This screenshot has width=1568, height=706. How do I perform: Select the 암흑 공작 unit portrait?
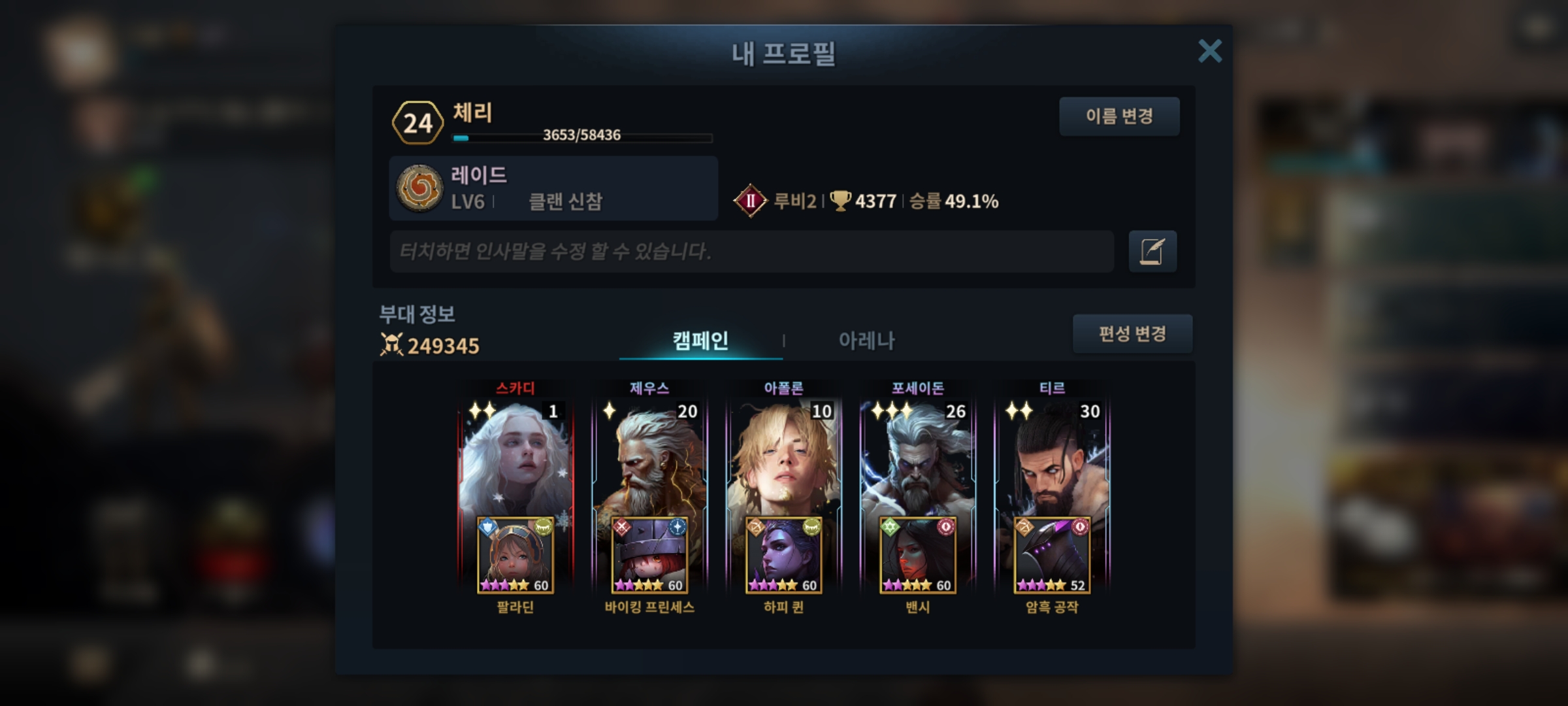point(1052,556)
